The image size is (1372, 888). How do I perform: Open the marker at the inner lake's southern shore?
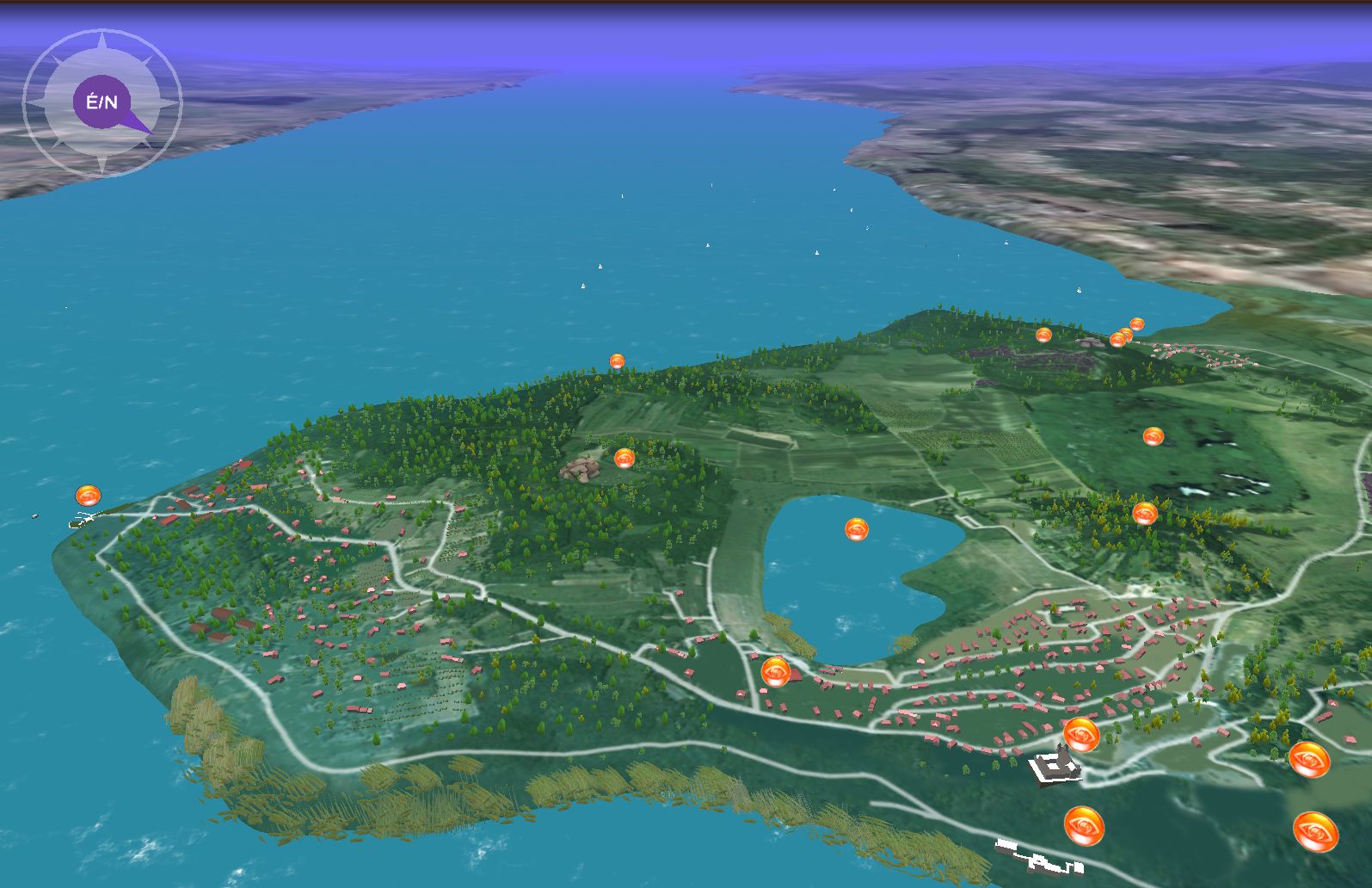pyautogui.click(x=775, y=671)
